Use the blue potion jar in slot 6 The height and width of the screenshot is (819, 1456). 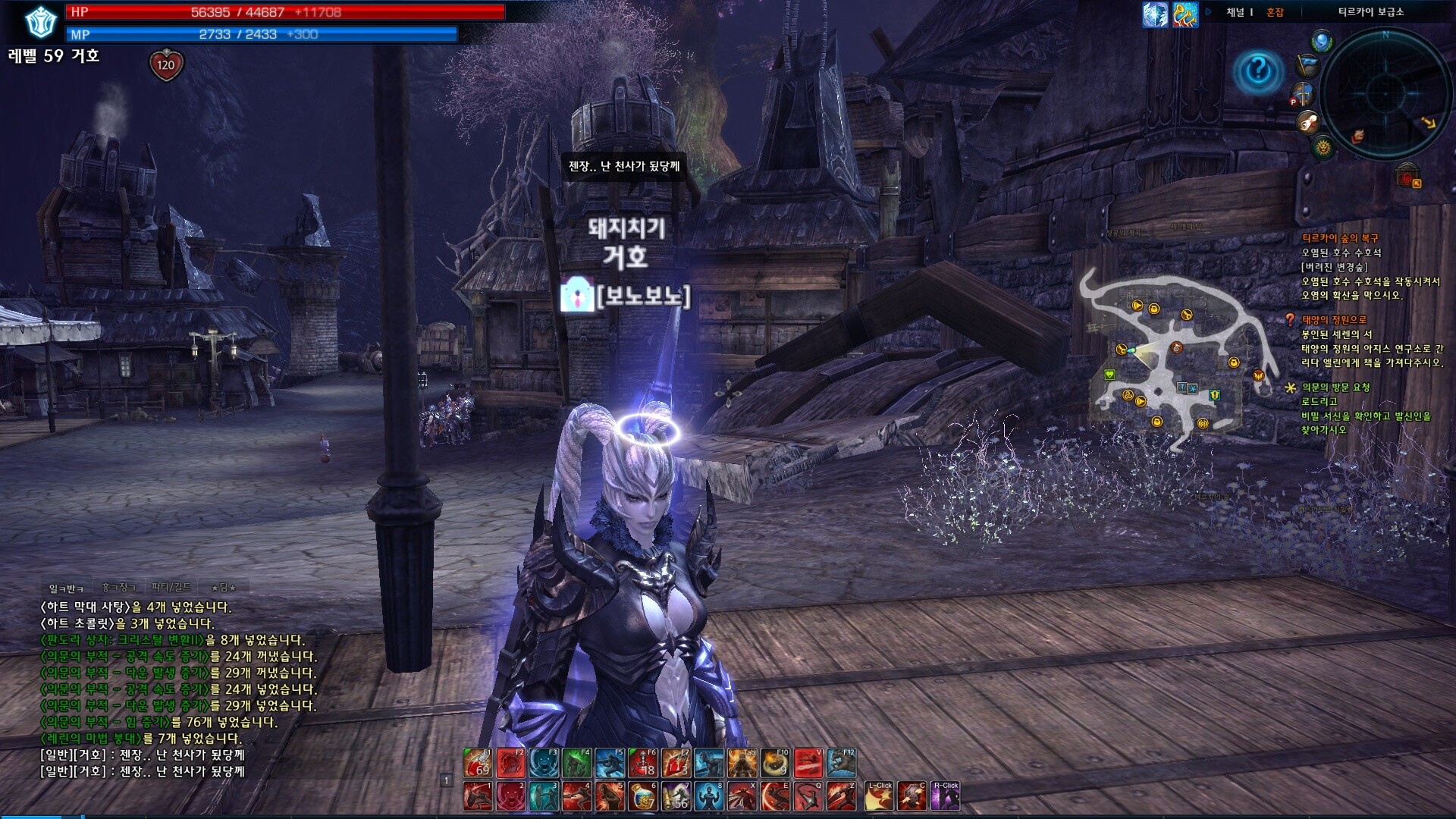tap(642, 796)
